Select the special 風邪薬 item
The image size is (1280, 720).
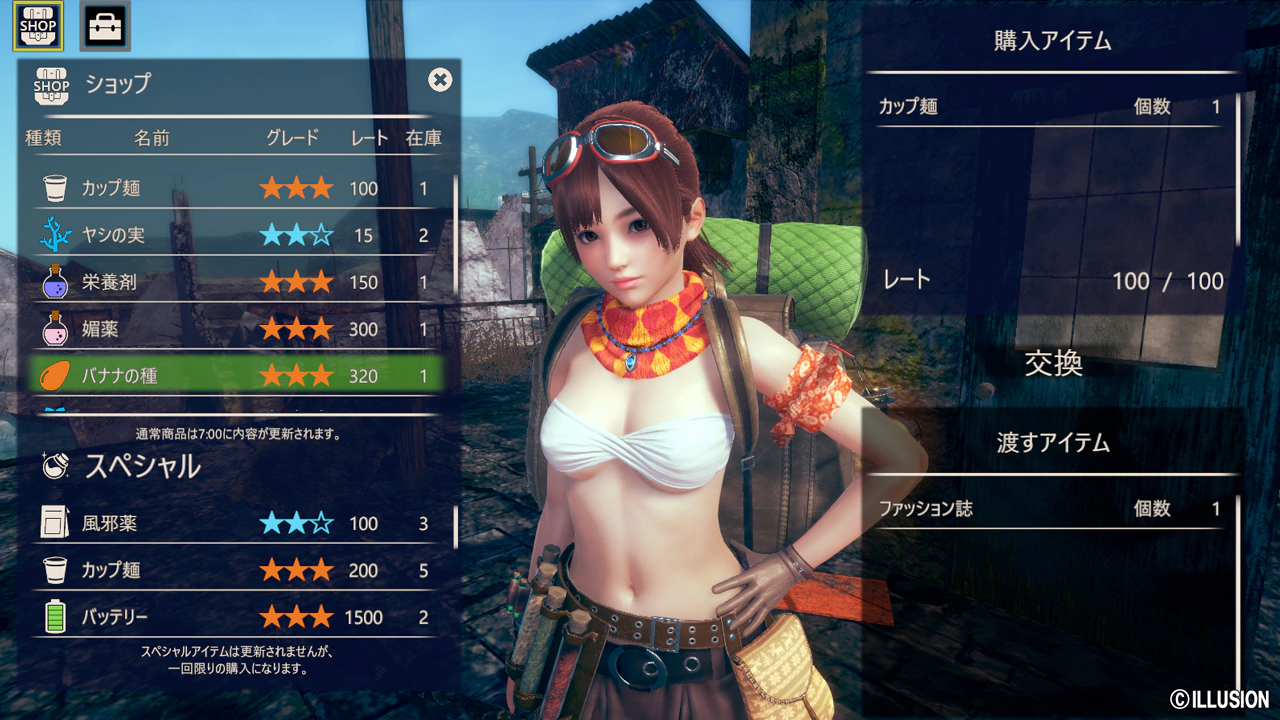[x=236, y=523]
